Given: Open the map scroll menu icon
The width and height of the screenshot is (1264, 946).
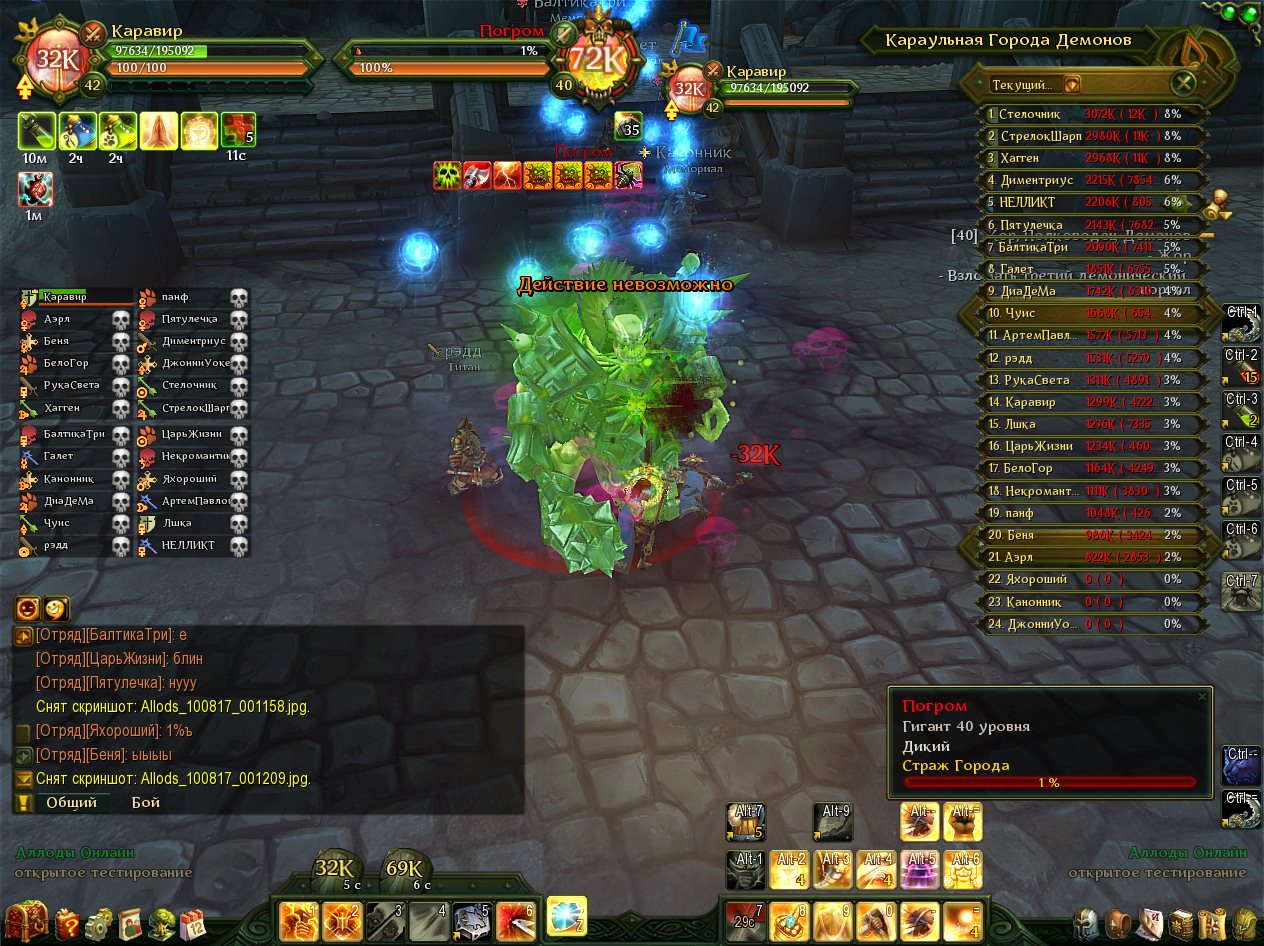Looking at the screenshot, I should click(x=1213, y=922).
